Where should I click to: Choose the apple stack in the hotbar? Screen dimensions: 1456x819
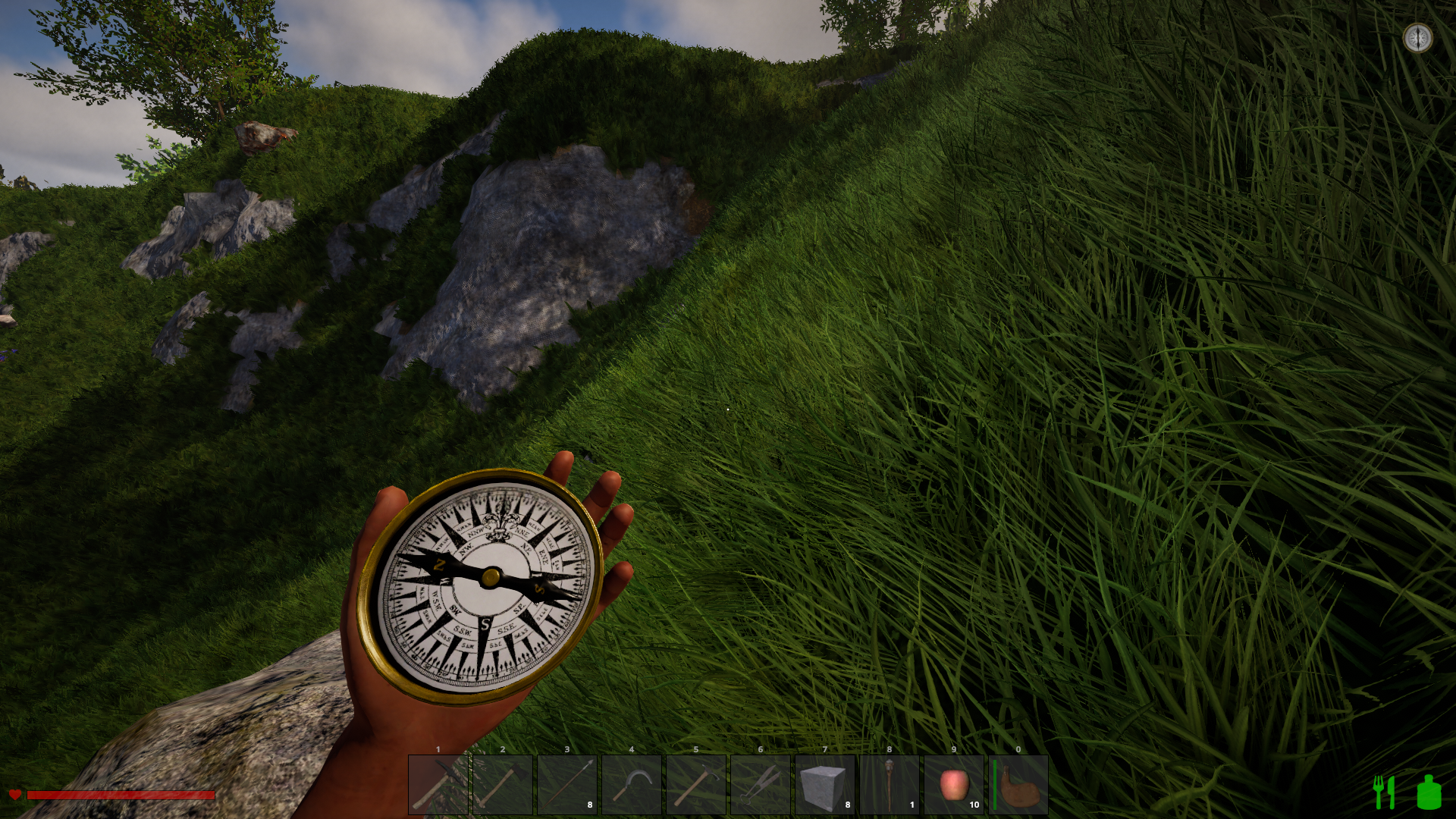point(954,785)
